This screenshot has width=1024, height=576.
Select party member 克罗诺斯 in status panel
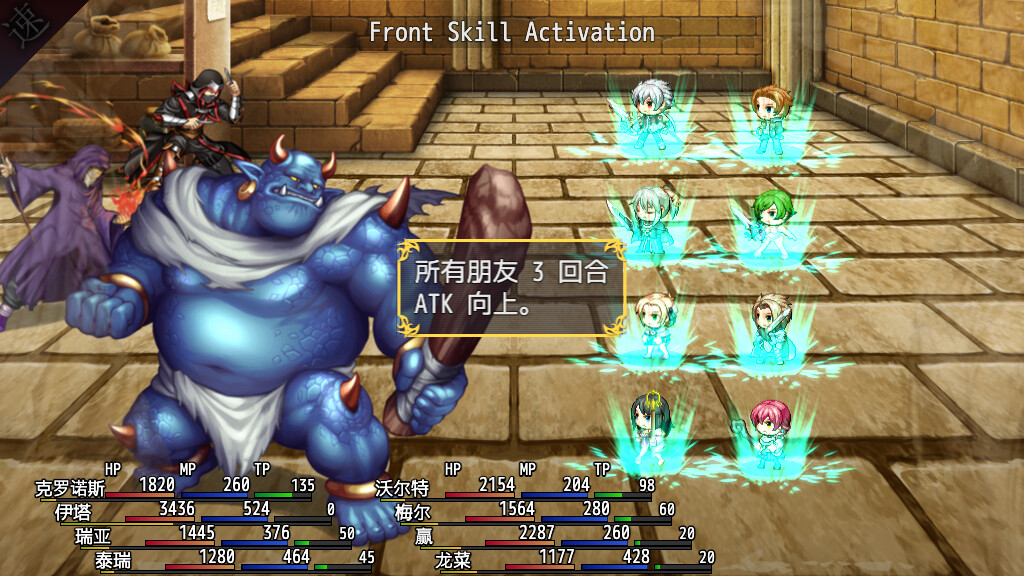70,489
